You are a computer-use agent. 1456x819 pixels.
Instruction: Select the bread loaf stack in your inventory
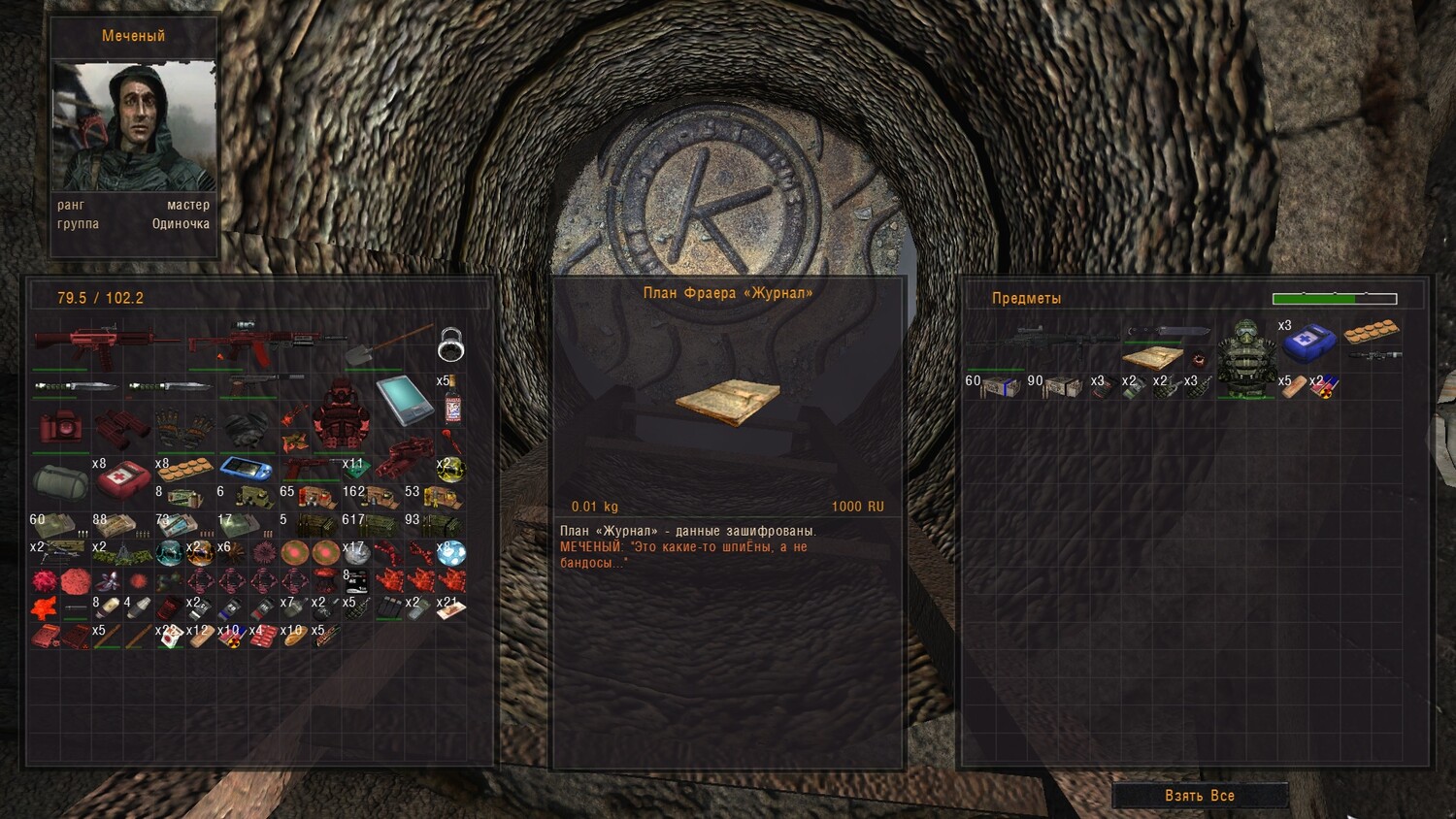292,638
